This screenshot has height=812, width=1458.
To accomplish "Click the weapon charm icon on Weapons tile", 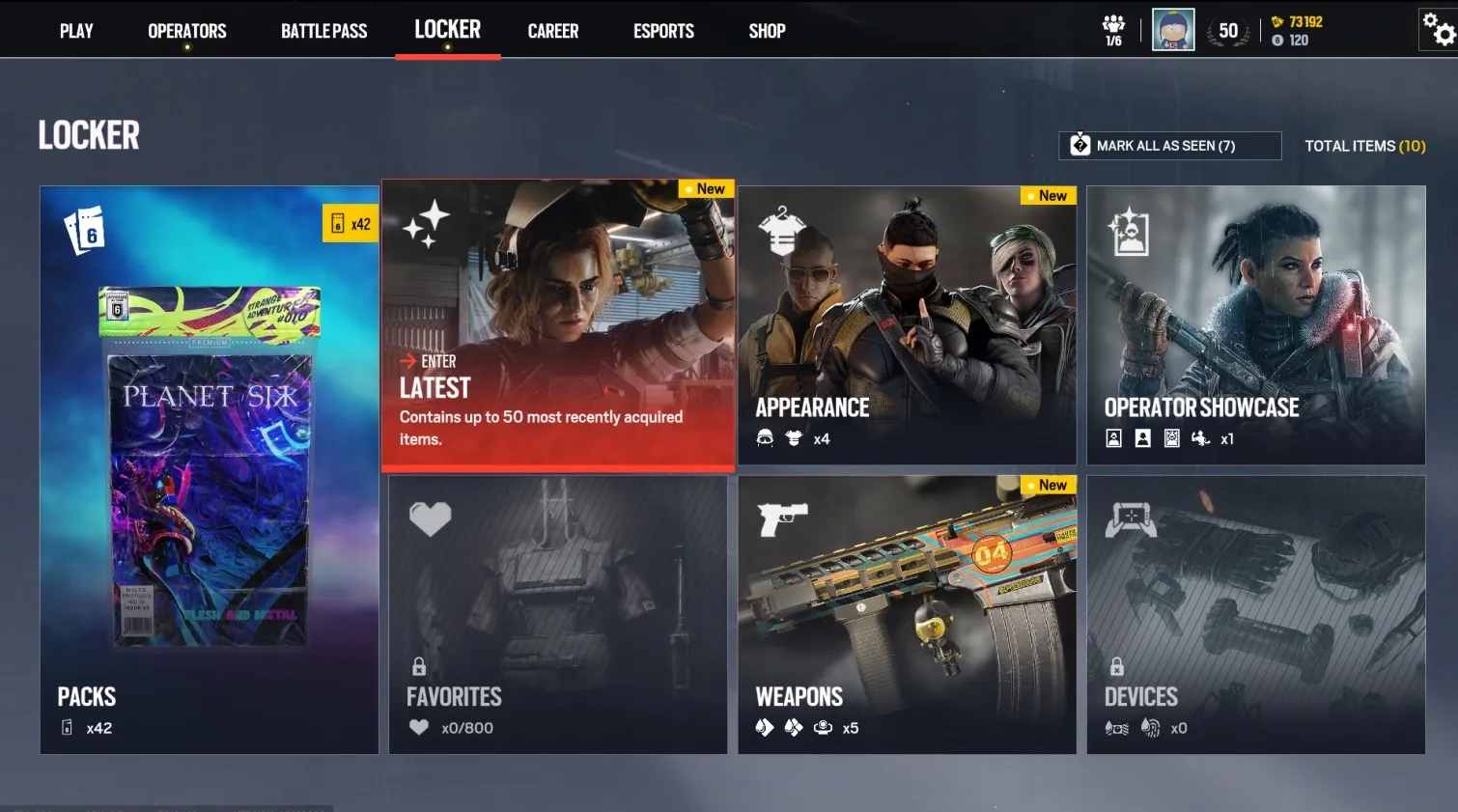I will (x=823, y=728).
